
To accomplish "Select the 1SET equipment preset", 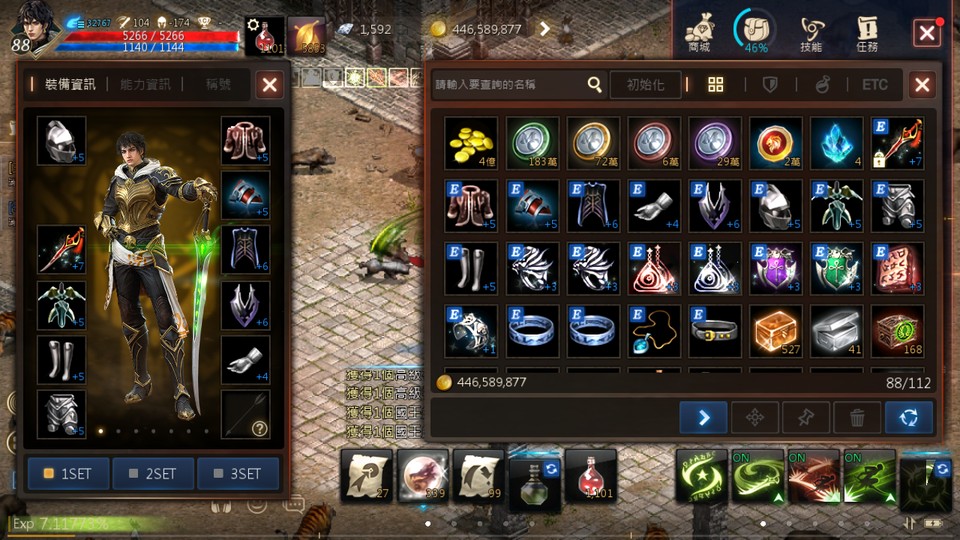I will tap(69, 474).
